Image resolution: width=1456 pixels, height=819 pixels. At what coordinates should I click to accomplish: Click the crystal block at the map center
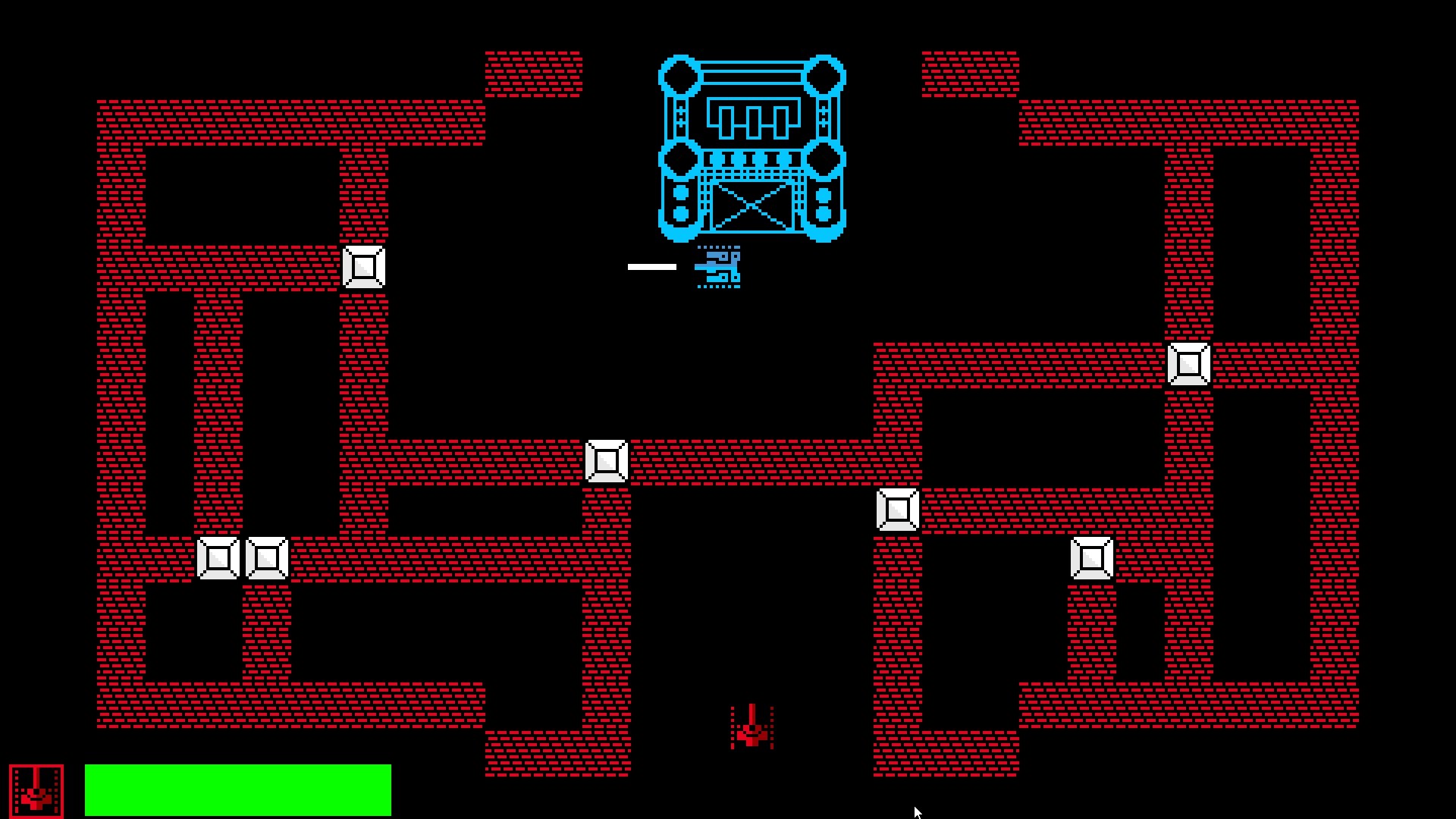(x=606, y=460)
